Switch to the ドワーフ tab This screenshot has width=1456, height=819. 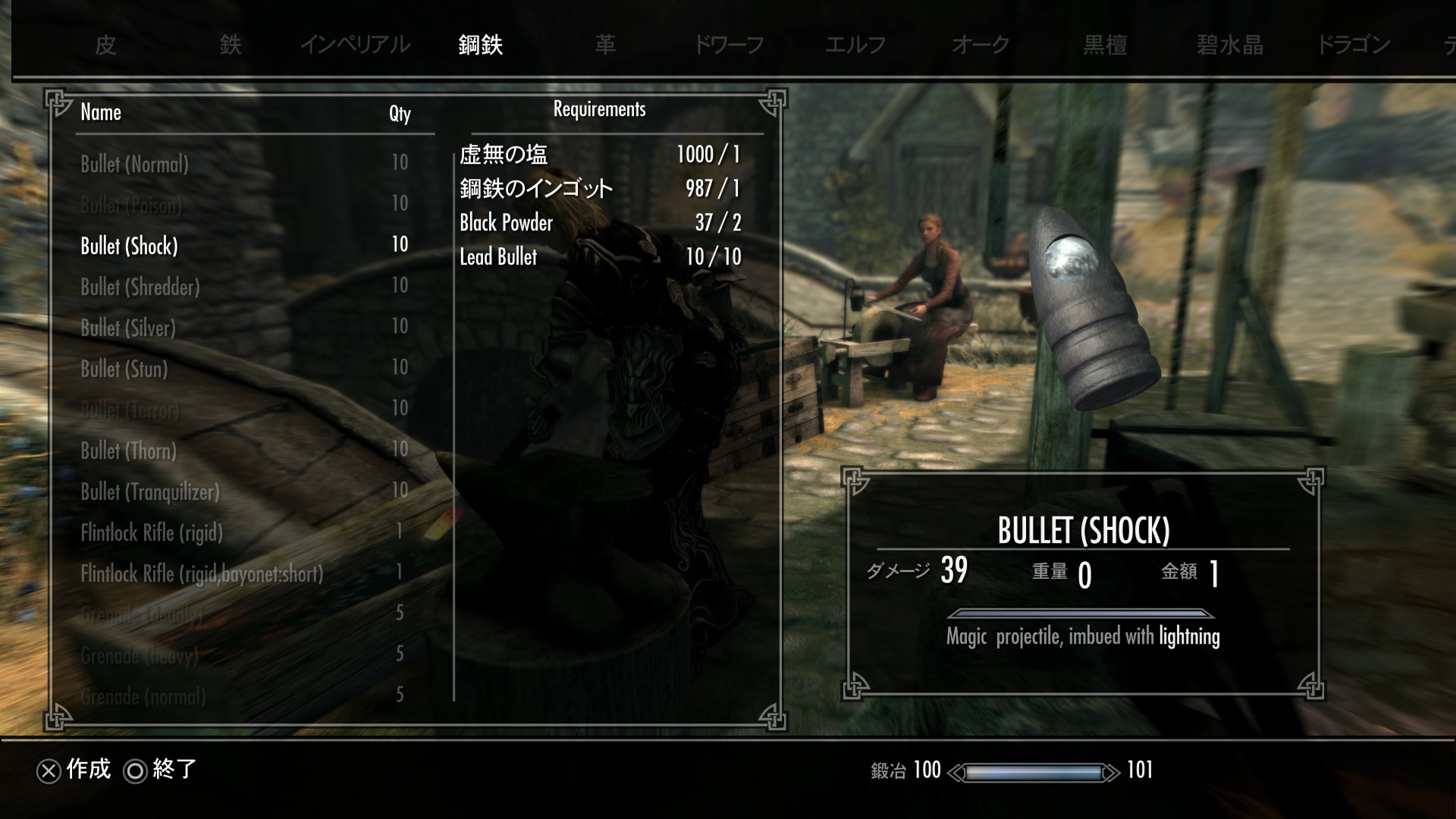[729, 45]
